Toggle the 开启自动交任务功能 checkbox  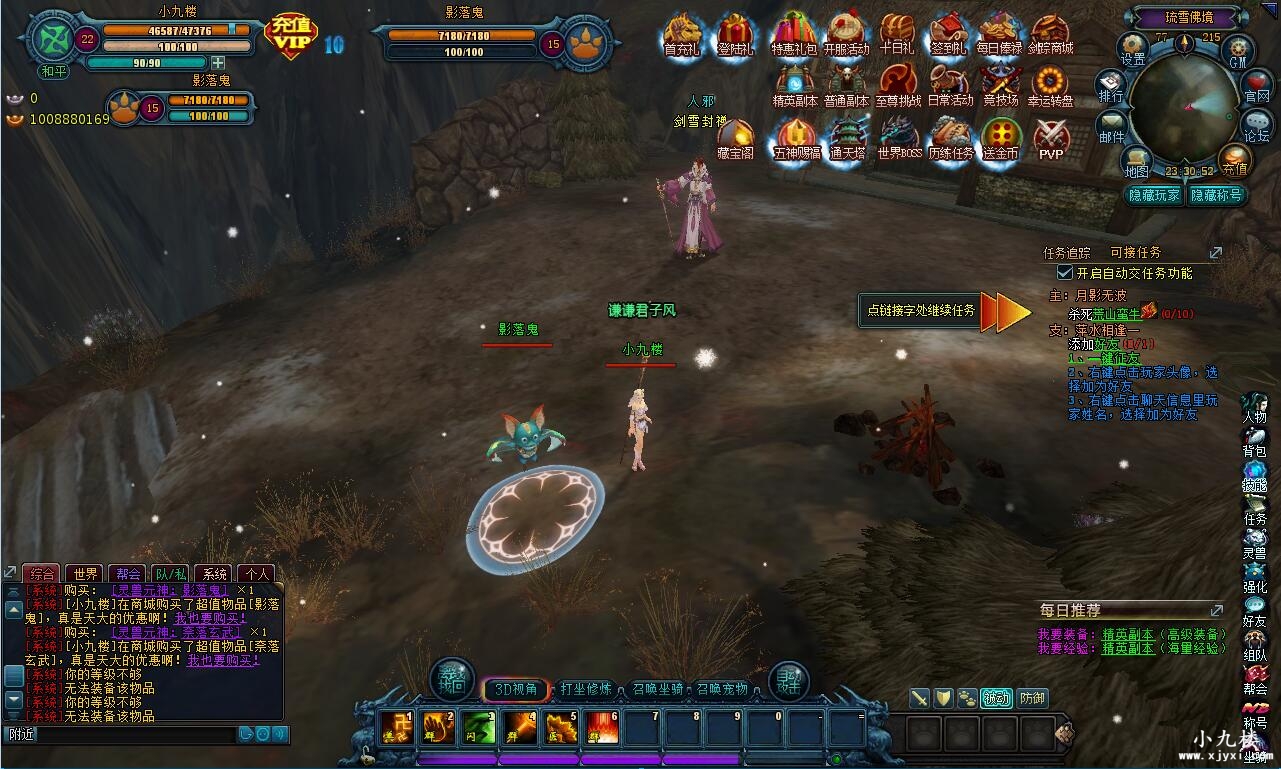tap(1065, 272)
